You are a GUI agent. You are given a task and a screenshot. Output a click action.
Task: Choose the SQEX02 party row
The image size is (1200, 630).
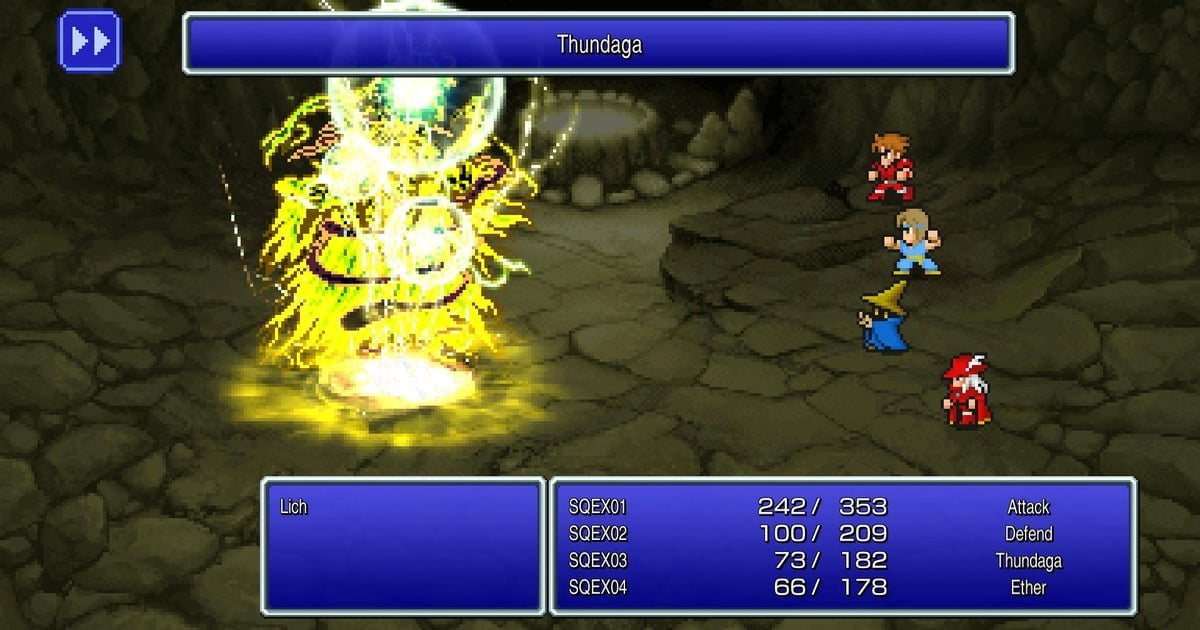(598, 534)
